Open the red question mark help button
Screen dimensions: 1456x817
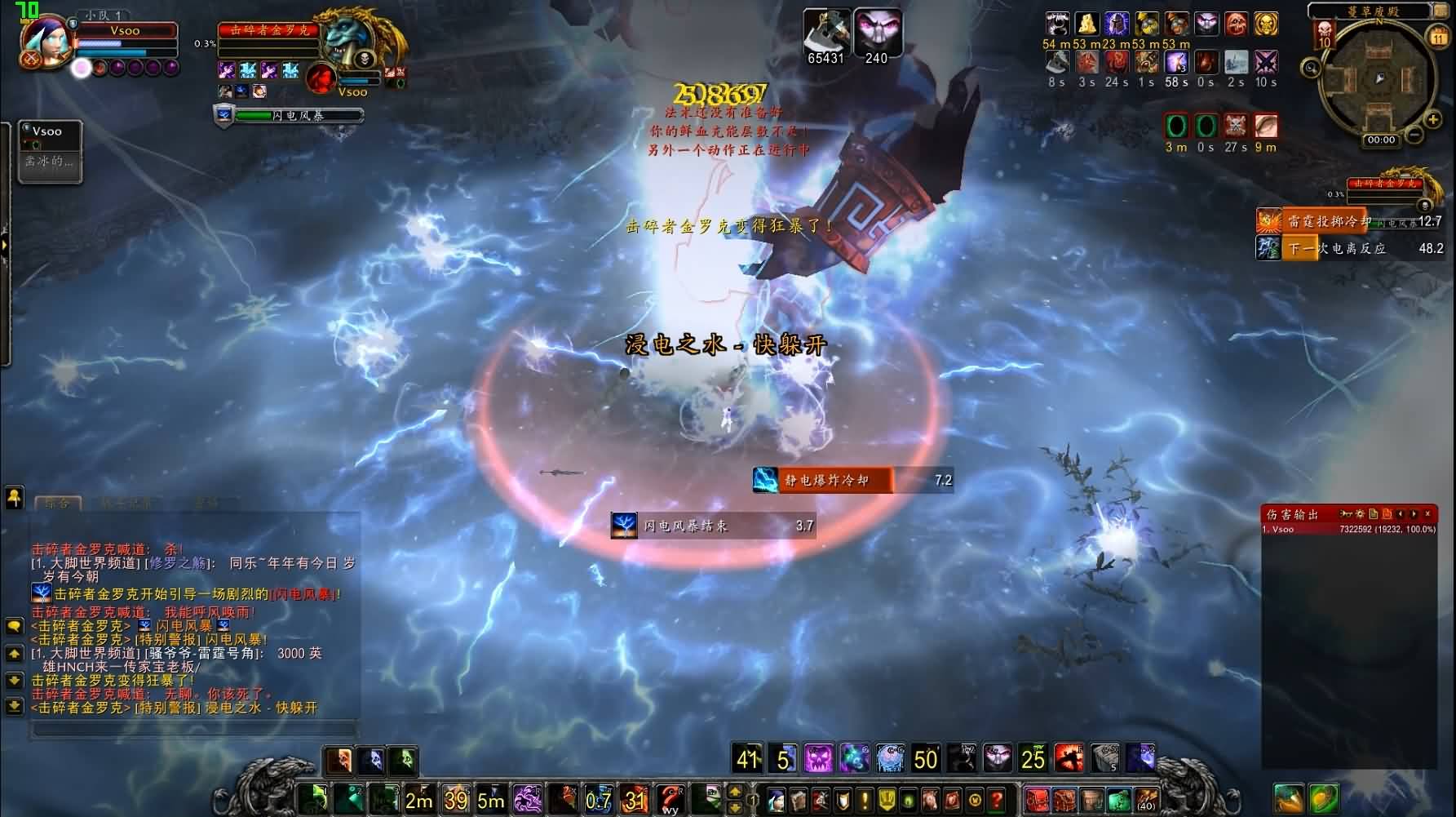(996, 799)
